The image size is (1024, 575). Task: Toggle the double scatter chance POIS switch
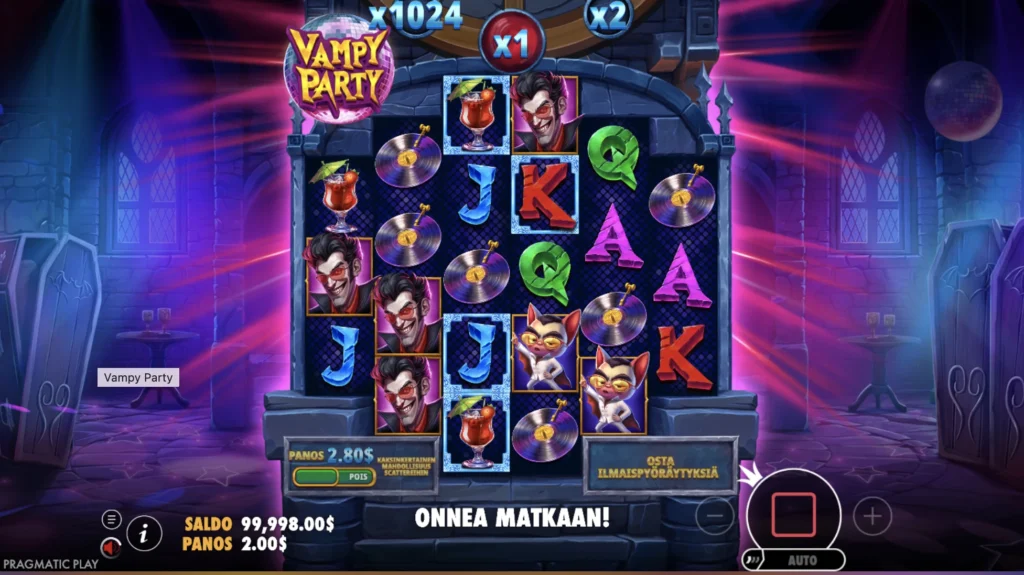click(x=333, y=477)
